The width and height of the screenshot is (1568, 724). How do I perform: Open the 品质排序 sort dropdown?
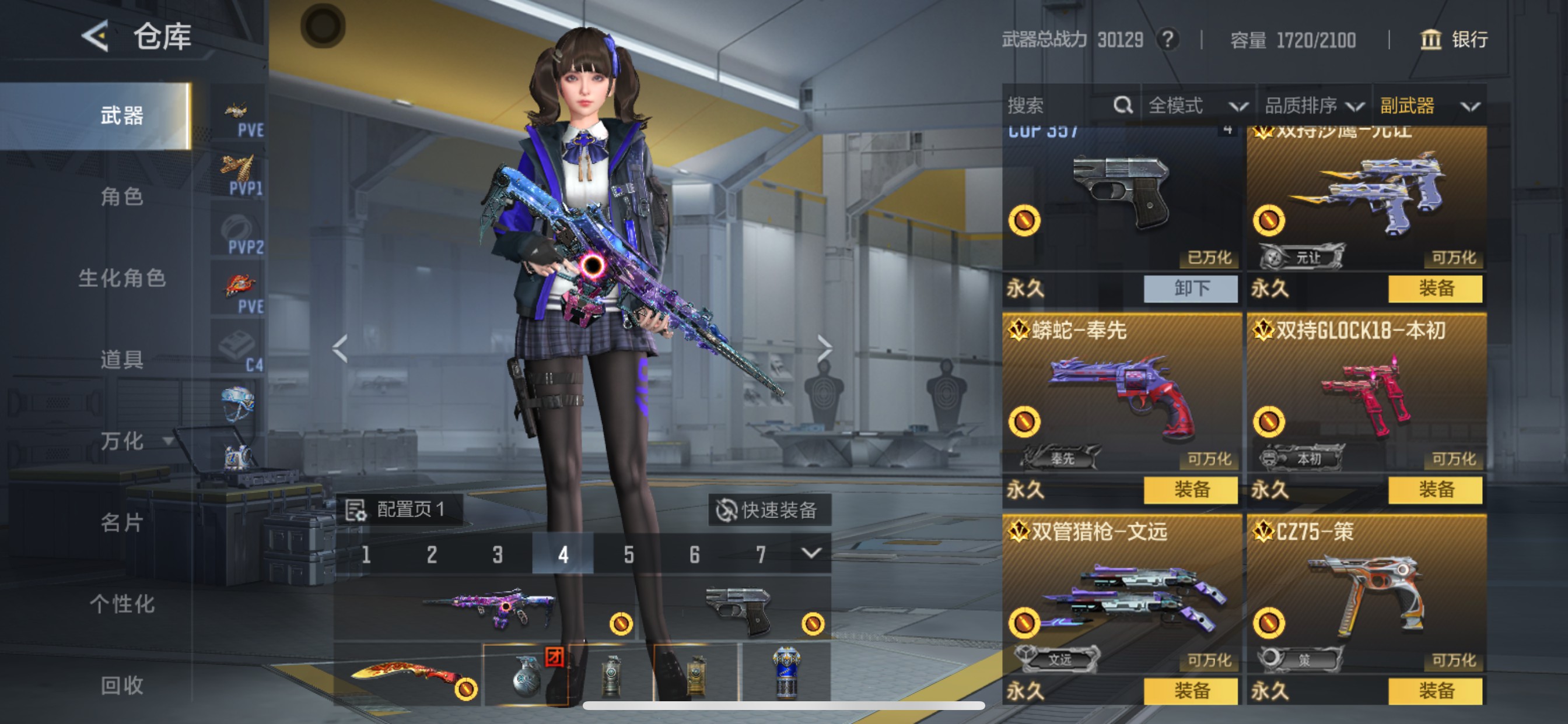[x=1314, y=106]
